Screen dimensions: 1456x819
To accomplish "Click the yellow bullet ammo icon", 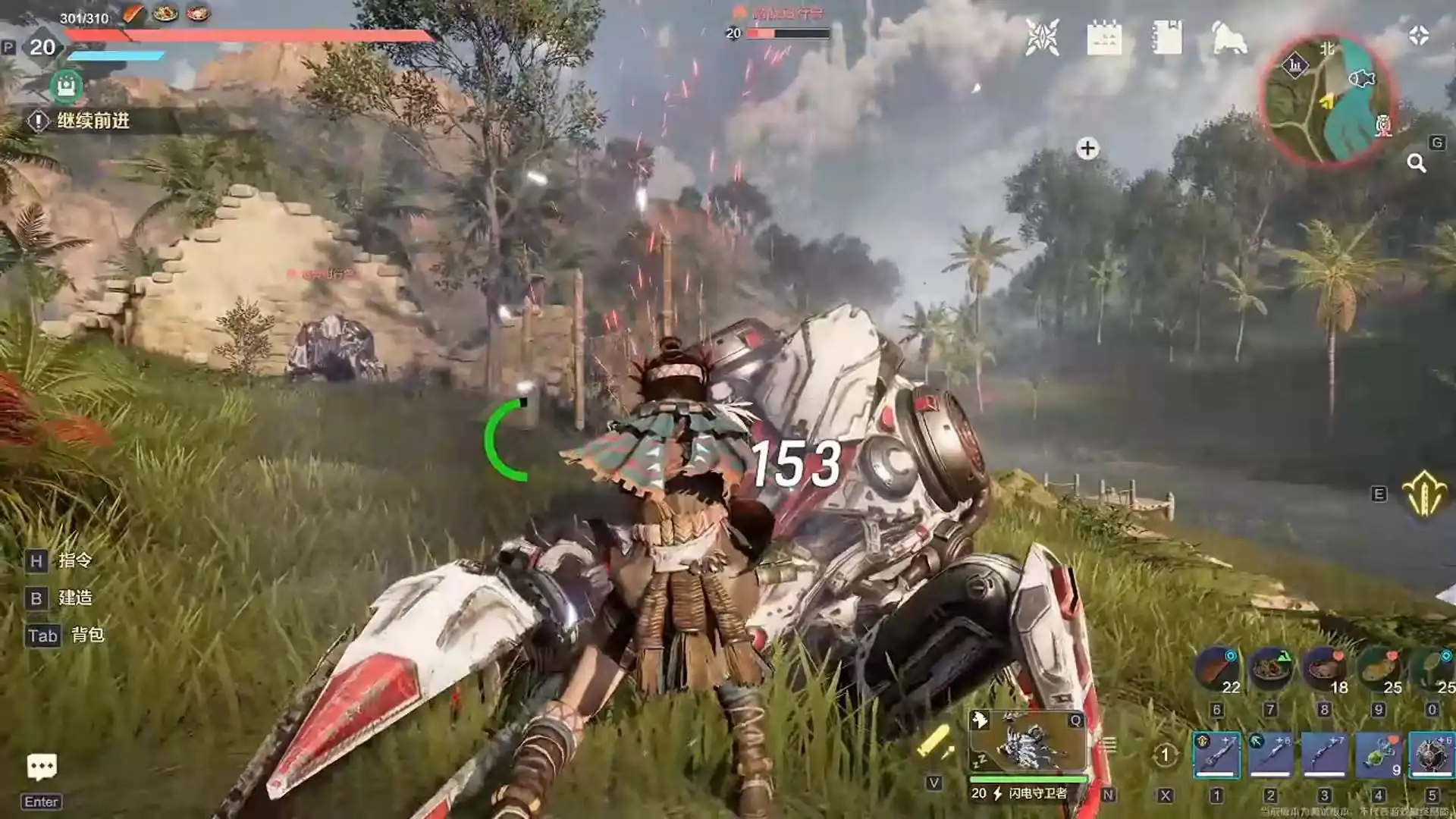I will [934, 742].
